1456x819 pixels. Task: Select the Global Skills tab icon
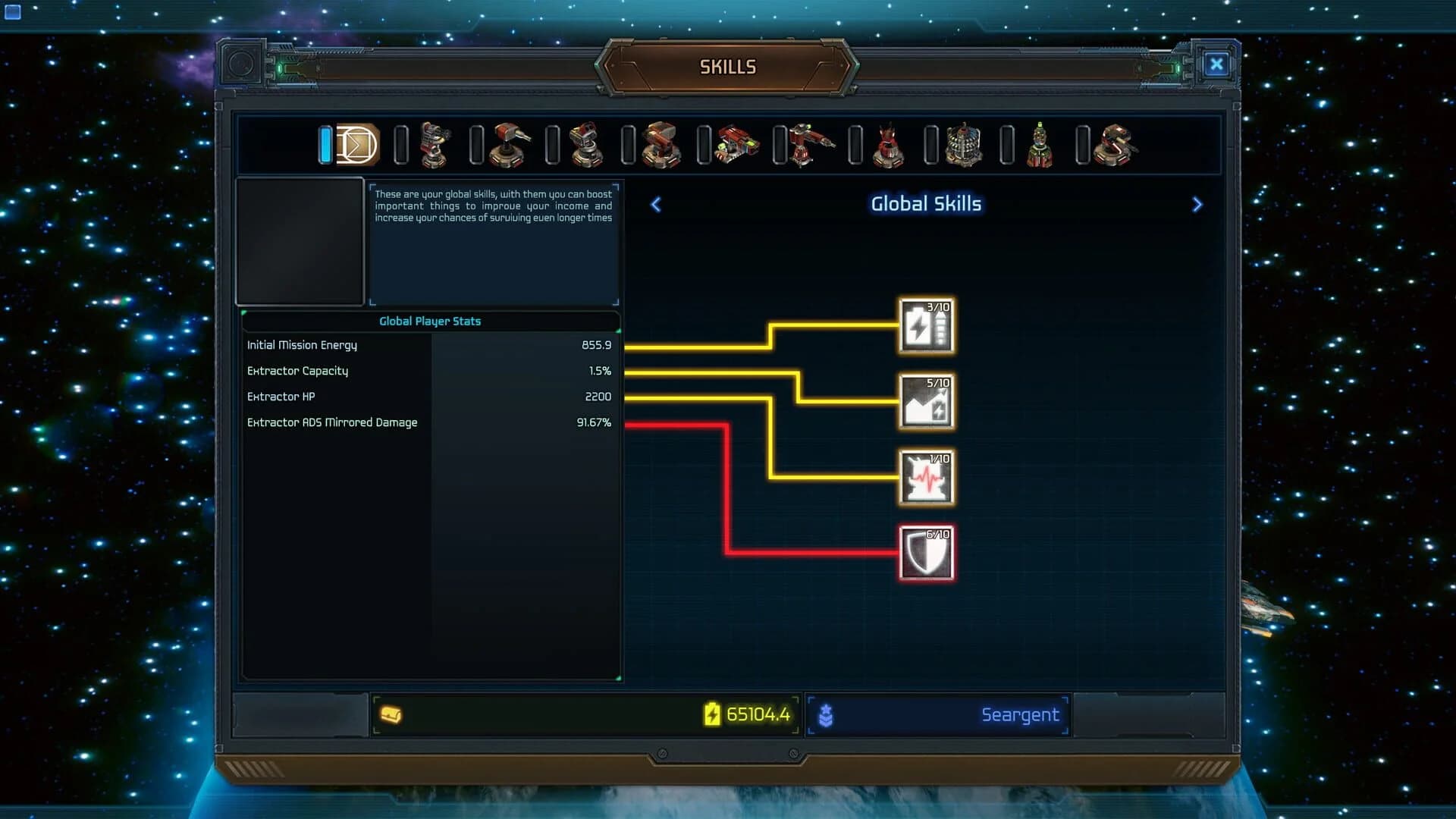tap(356, 145)
